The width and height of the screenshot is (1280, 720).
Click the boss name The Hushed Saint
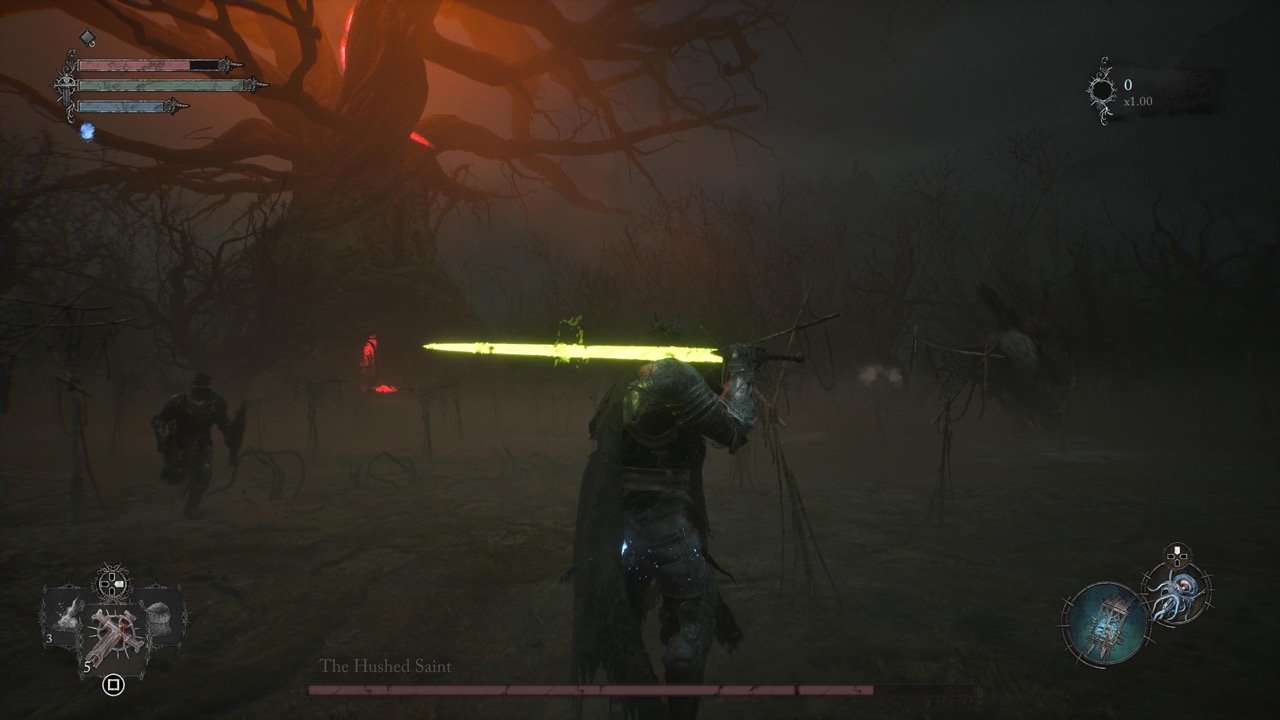[385, 663]
